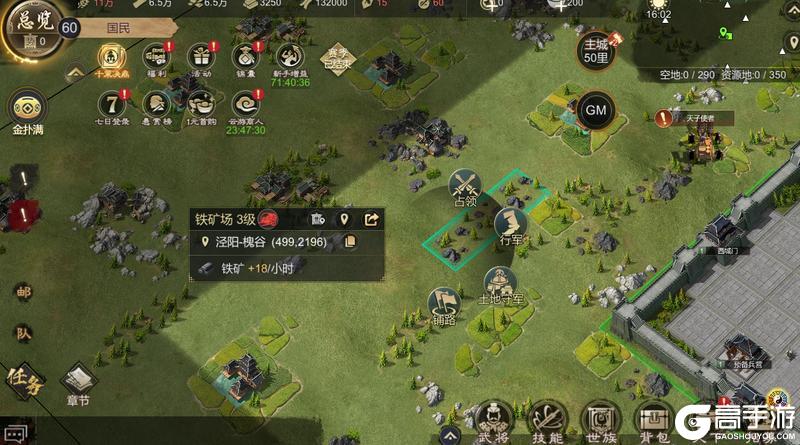The image size is (800, 445).
Task: Open the 任务 quests panel
Action: [x=24, y=378]
